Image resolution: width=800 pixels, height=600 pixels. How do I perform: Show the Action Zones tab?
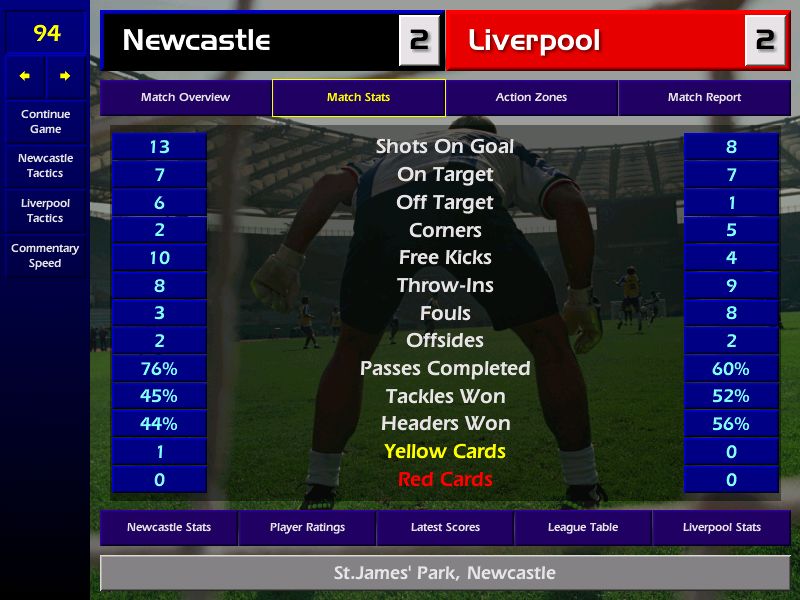[x=531, y=98]
